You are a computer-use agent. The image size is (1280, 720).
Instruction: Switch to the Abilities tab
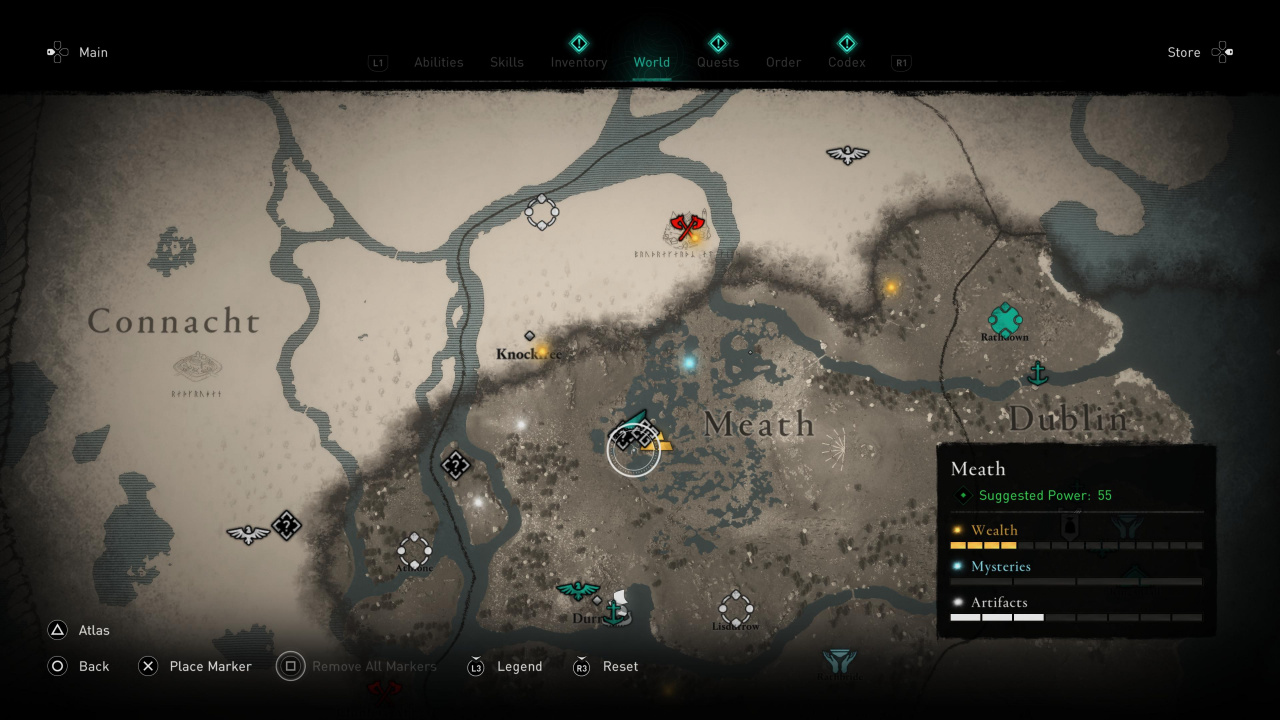pos(438,62)
